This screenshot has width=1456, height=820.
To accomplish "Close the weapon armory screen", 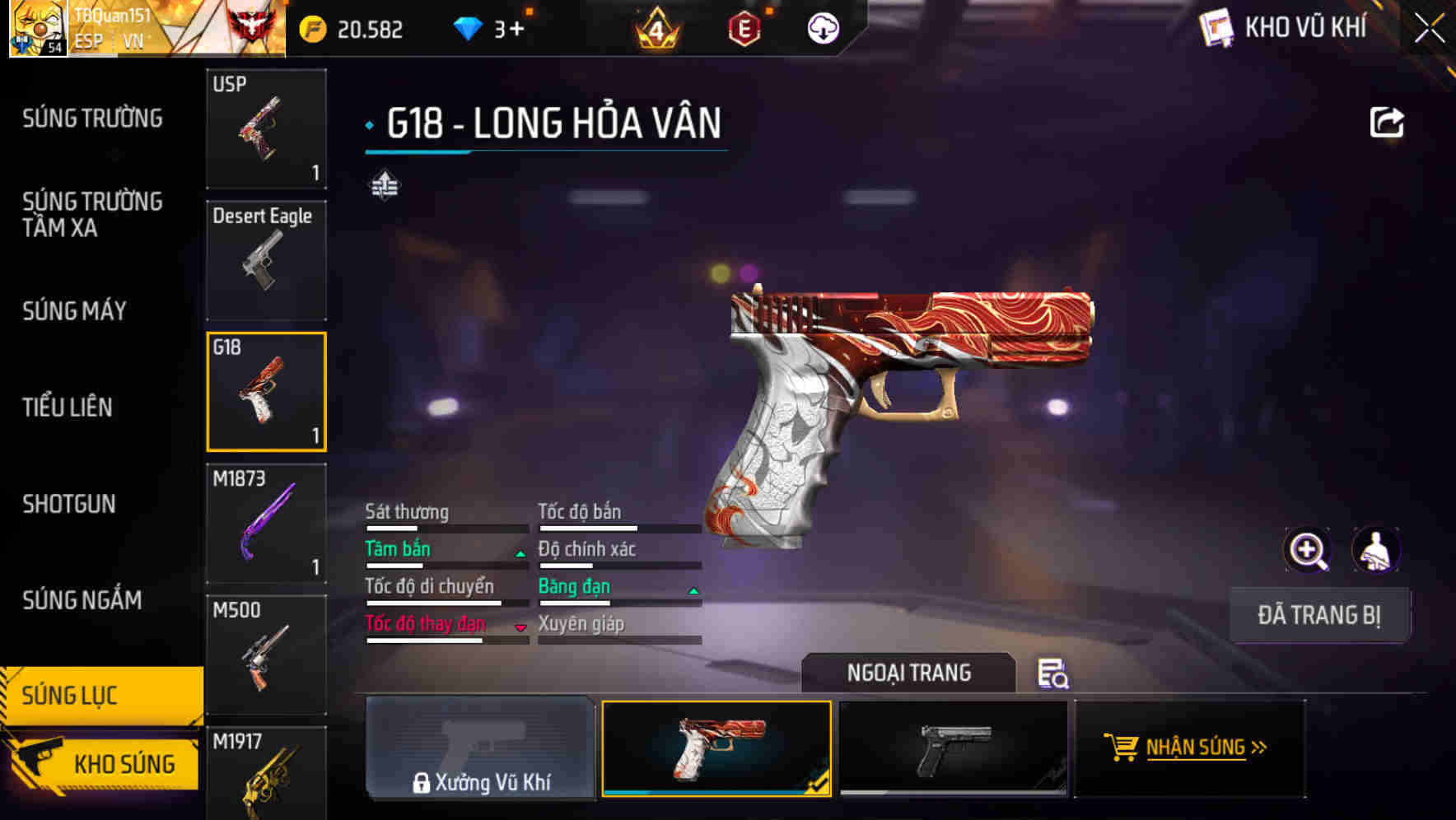I will (x=1429, y=29).
